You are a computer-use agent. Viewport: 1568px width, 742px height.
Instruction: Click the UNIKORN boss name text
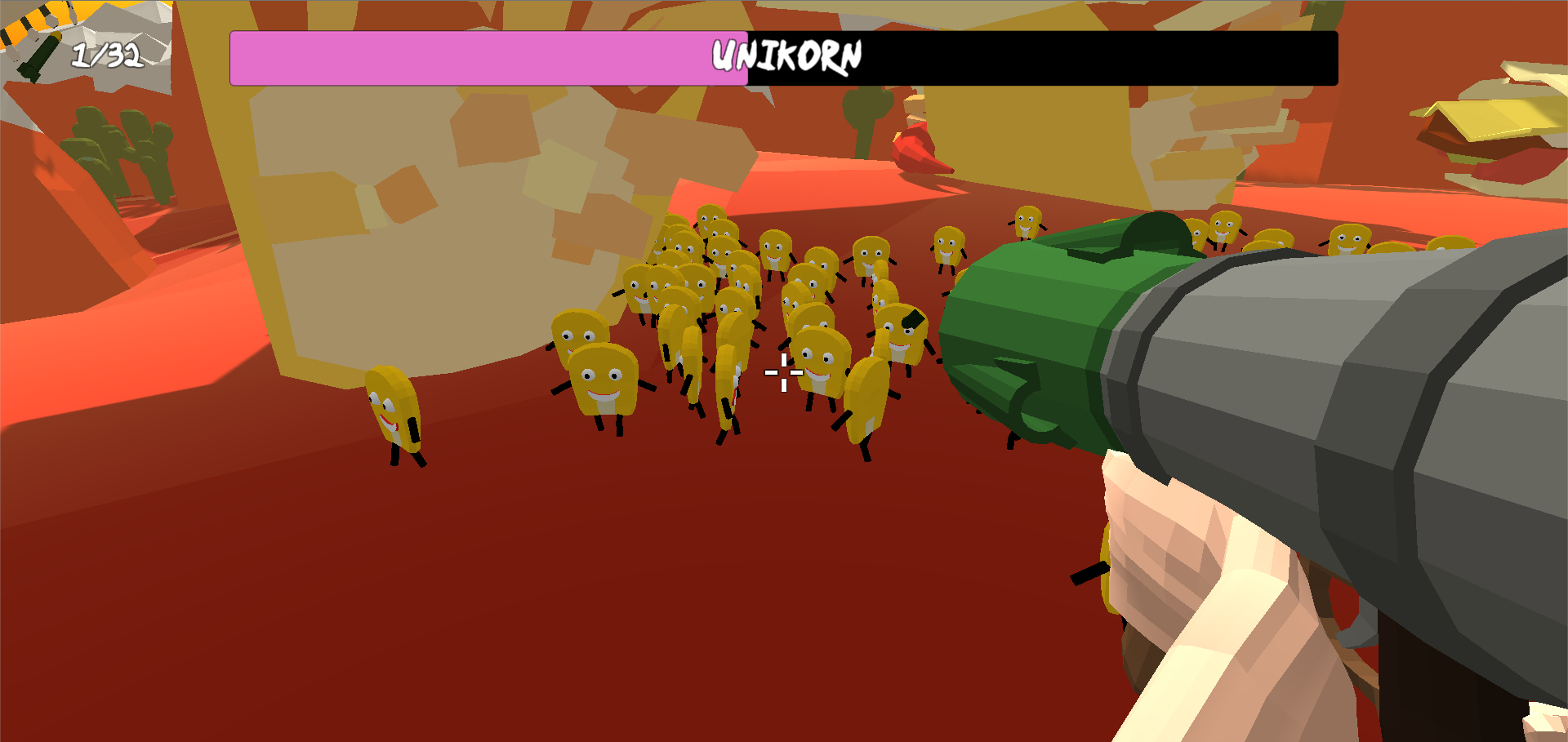tap(786, 56)
